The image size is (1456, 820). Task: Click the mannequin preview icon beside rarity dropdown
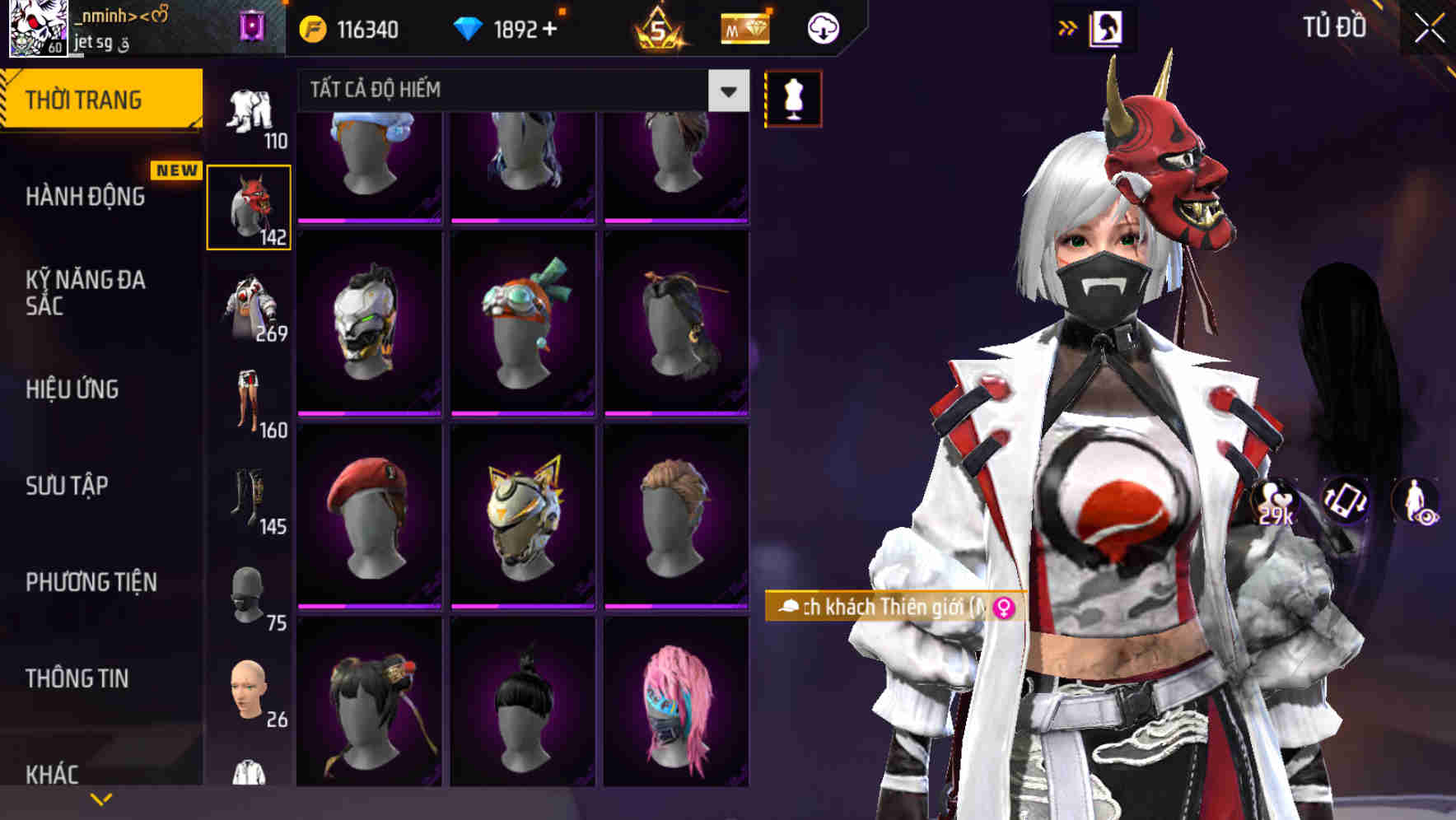point(793,97)
